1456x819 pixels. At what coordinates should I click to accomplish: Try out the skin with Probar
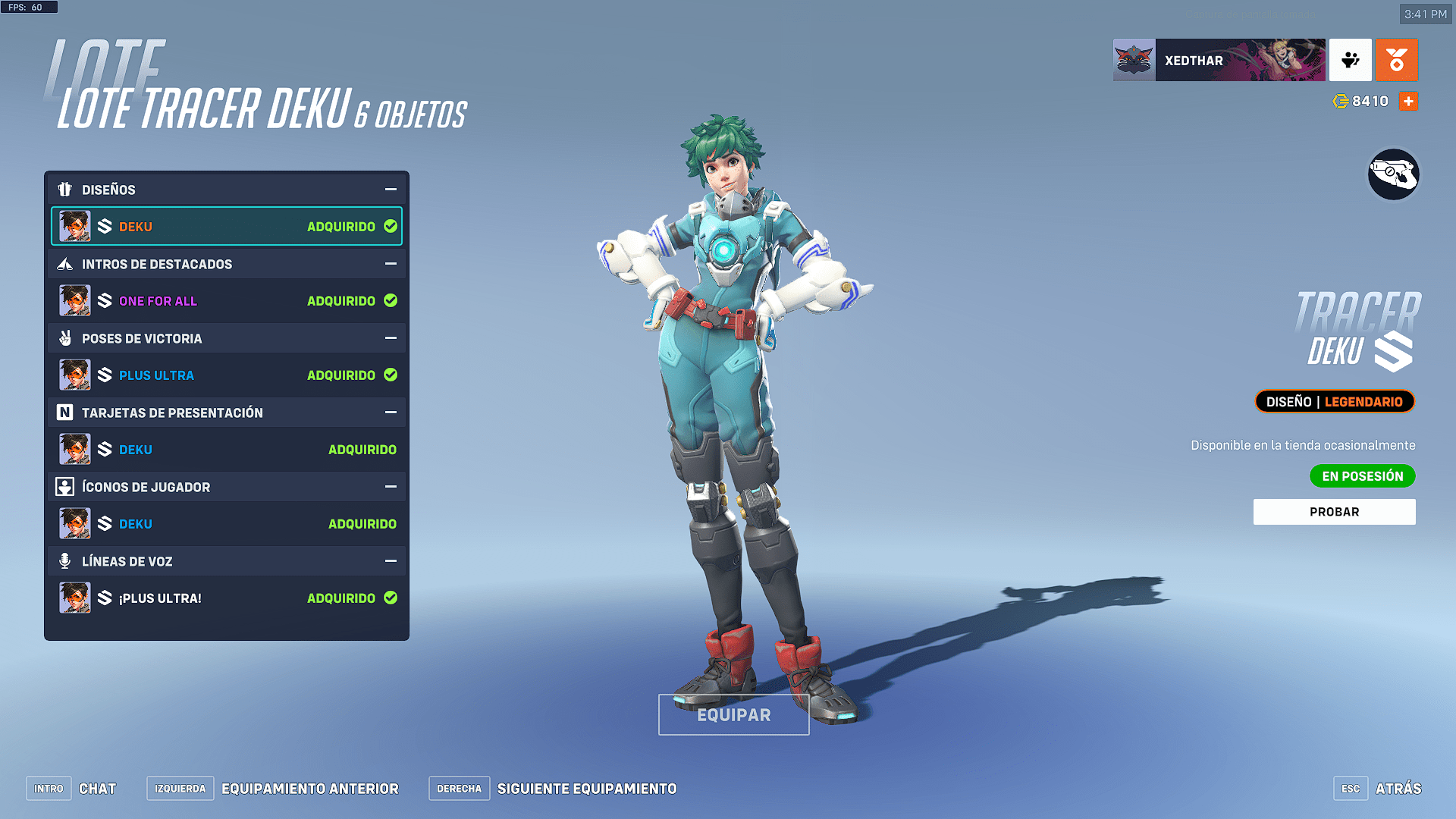click(1334, 512)
